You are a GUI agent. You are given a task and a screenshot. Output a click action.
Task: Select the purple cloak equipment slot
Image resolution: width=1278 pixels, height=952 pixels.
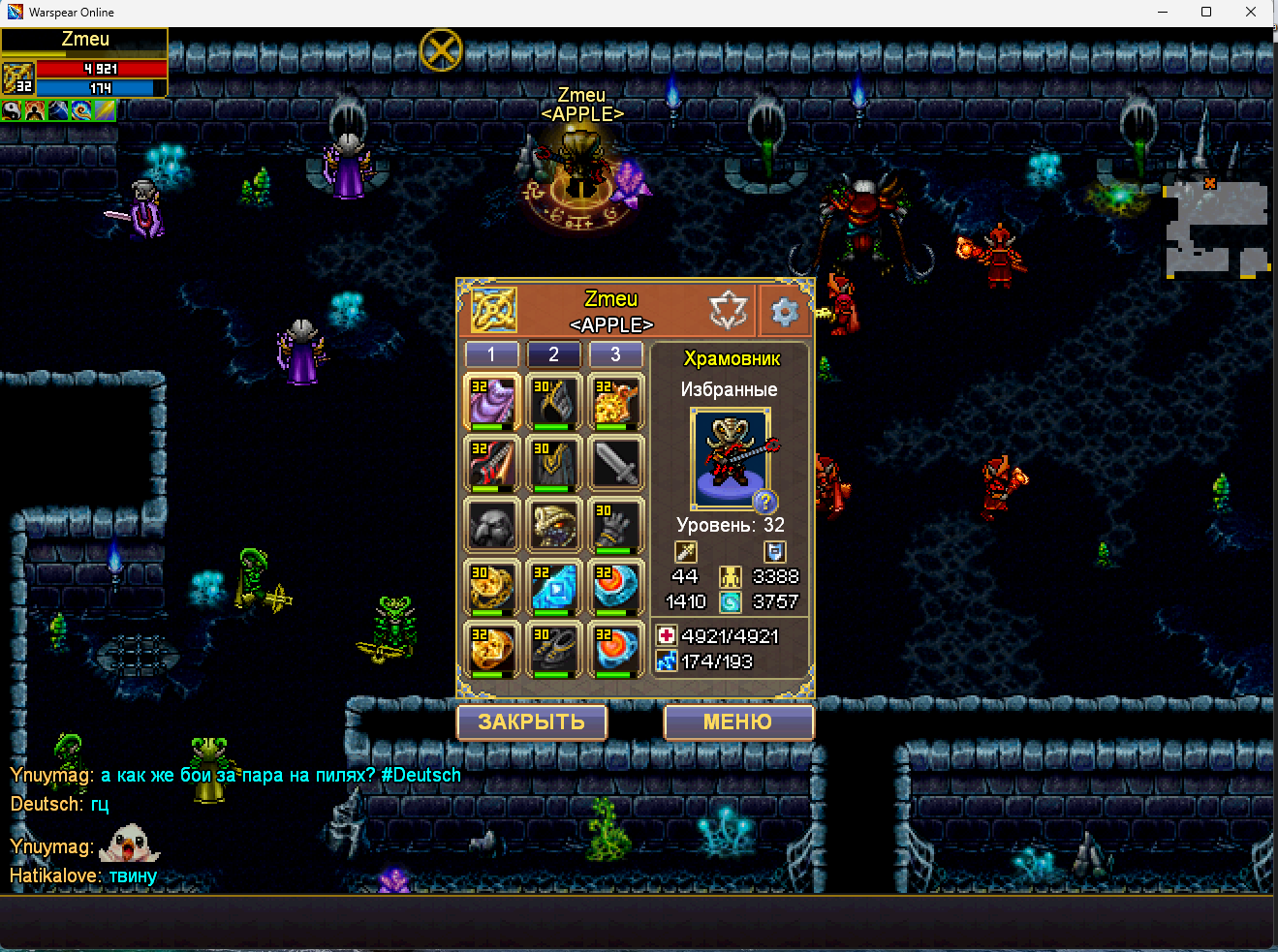(x=492, y=401)
